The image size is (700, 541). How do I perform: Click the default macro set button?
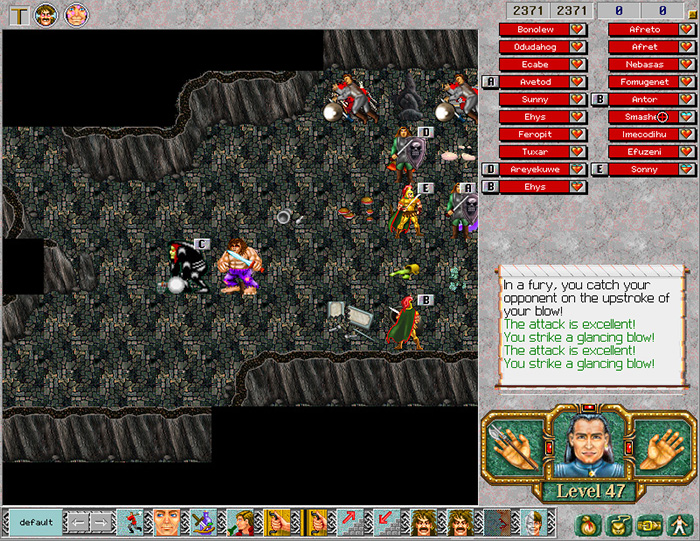pos(35,522)
